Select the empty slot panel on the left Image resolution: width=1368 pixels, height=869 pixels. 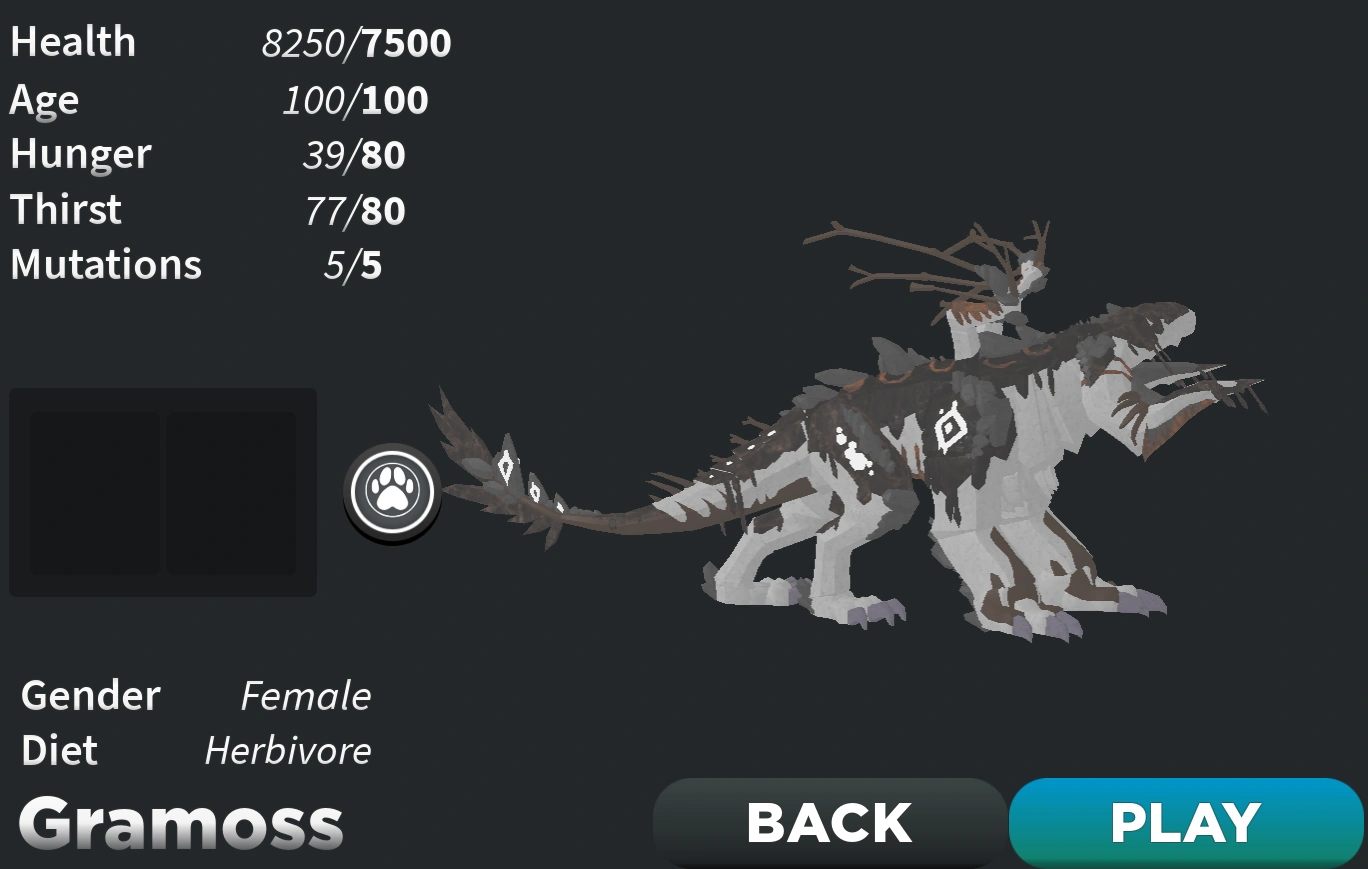[163, 492]
